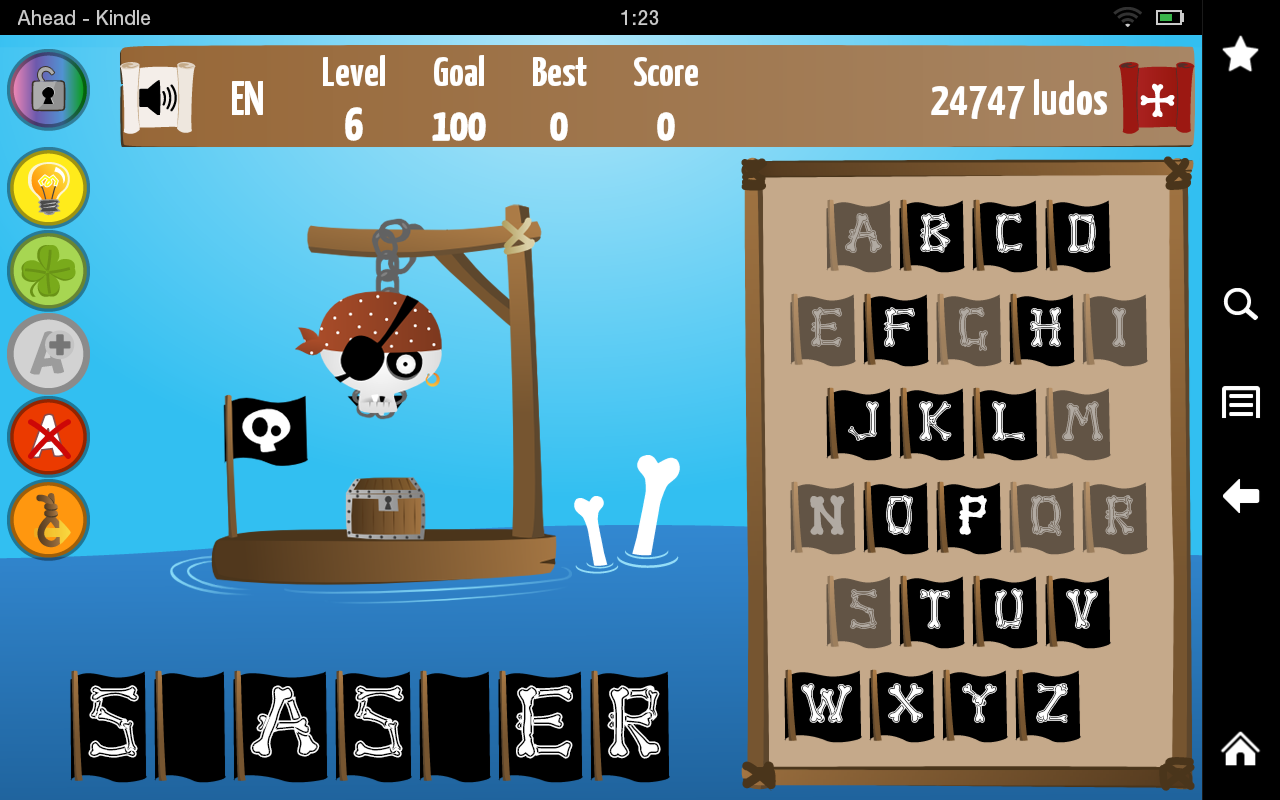Open the red cross treasure flag banner
Image resolution: width=1280 pixels, height=800 pixels.
(x=1155, y=98)
